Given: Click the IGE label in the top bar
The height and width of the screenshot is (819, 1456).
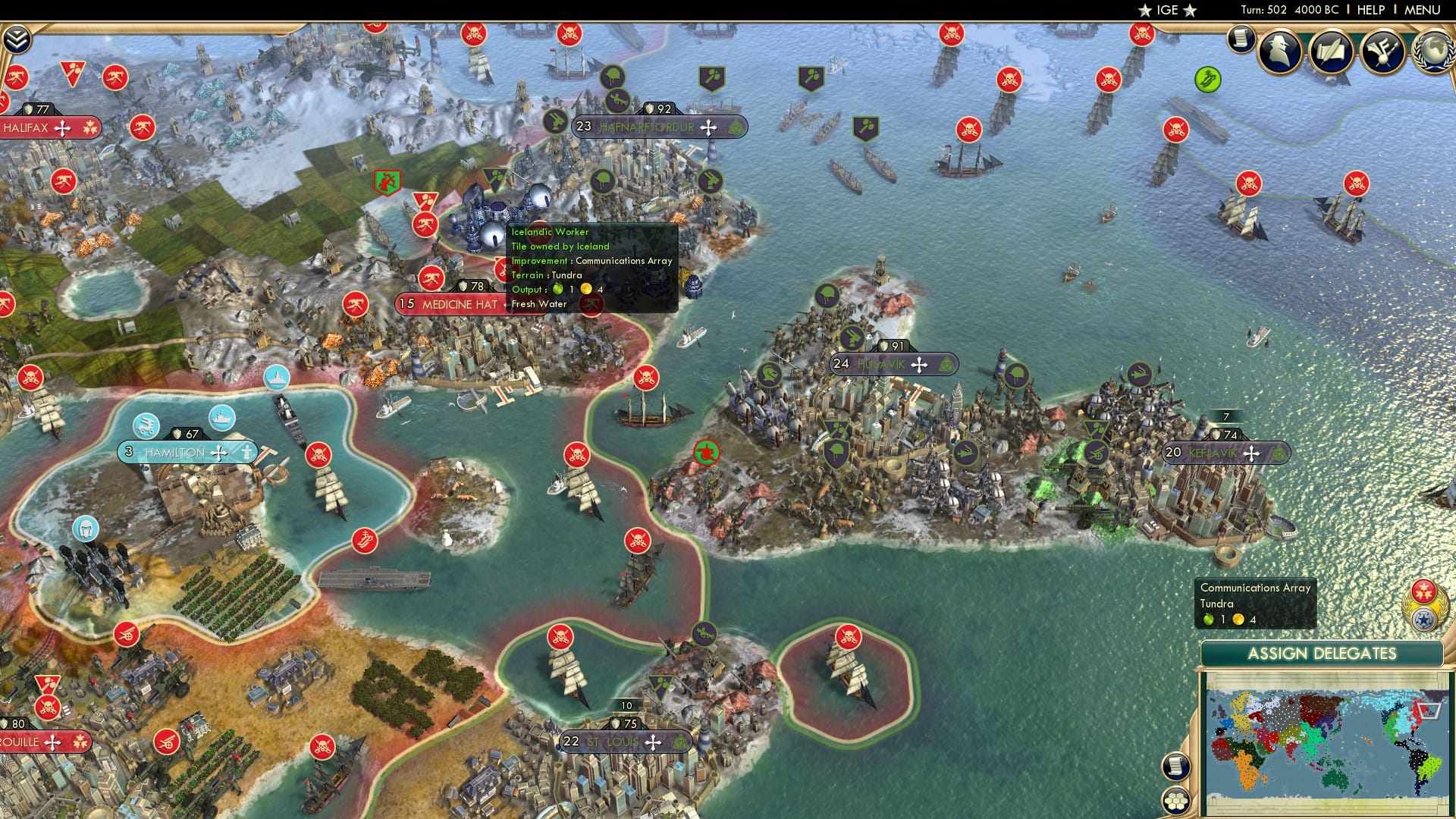Looking at the screenshot, I should coord(1166,10).
